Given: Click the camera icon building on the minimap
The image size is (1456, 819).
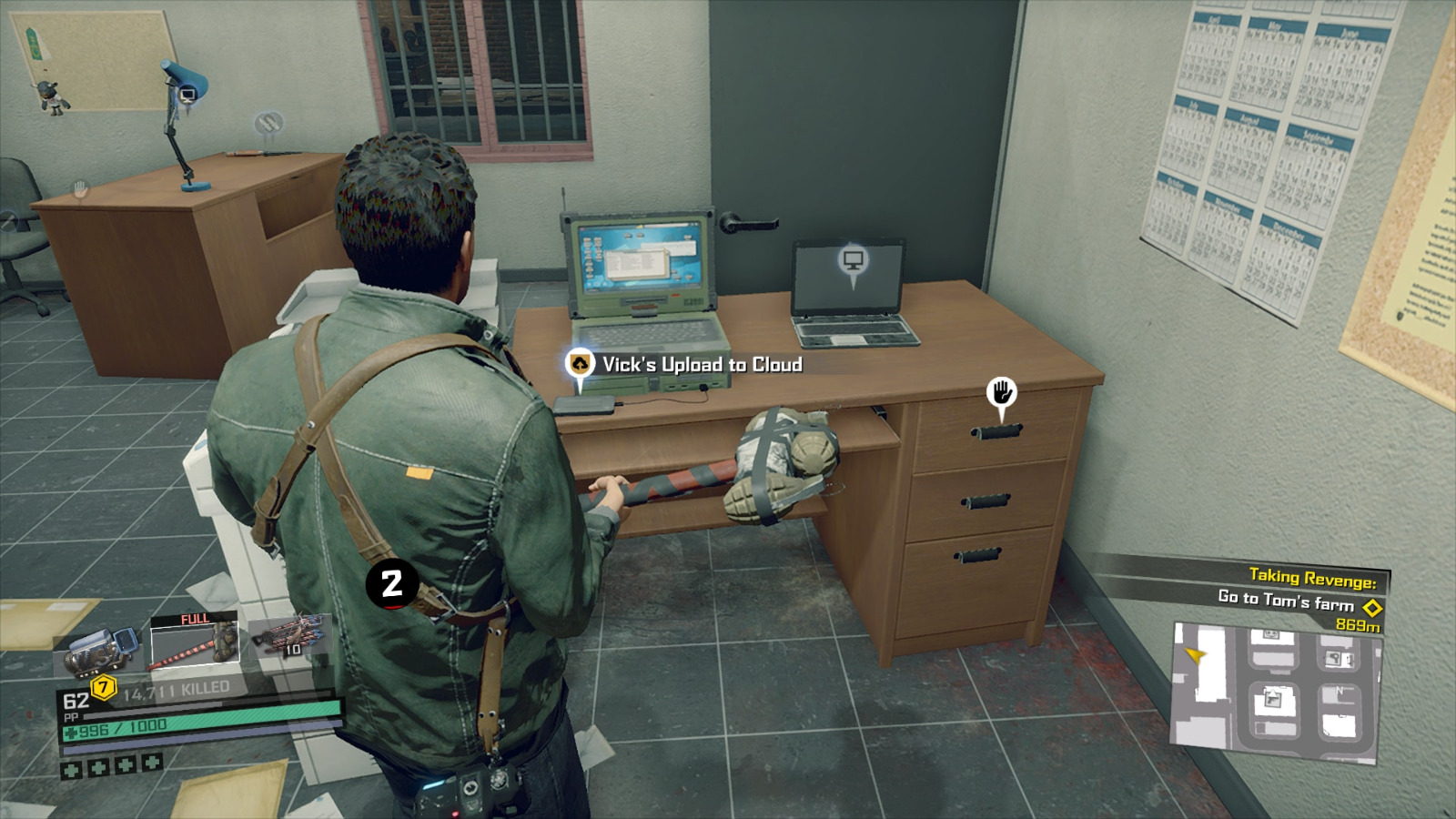Looking at the screenshot, I should [x=1271, y=634].
